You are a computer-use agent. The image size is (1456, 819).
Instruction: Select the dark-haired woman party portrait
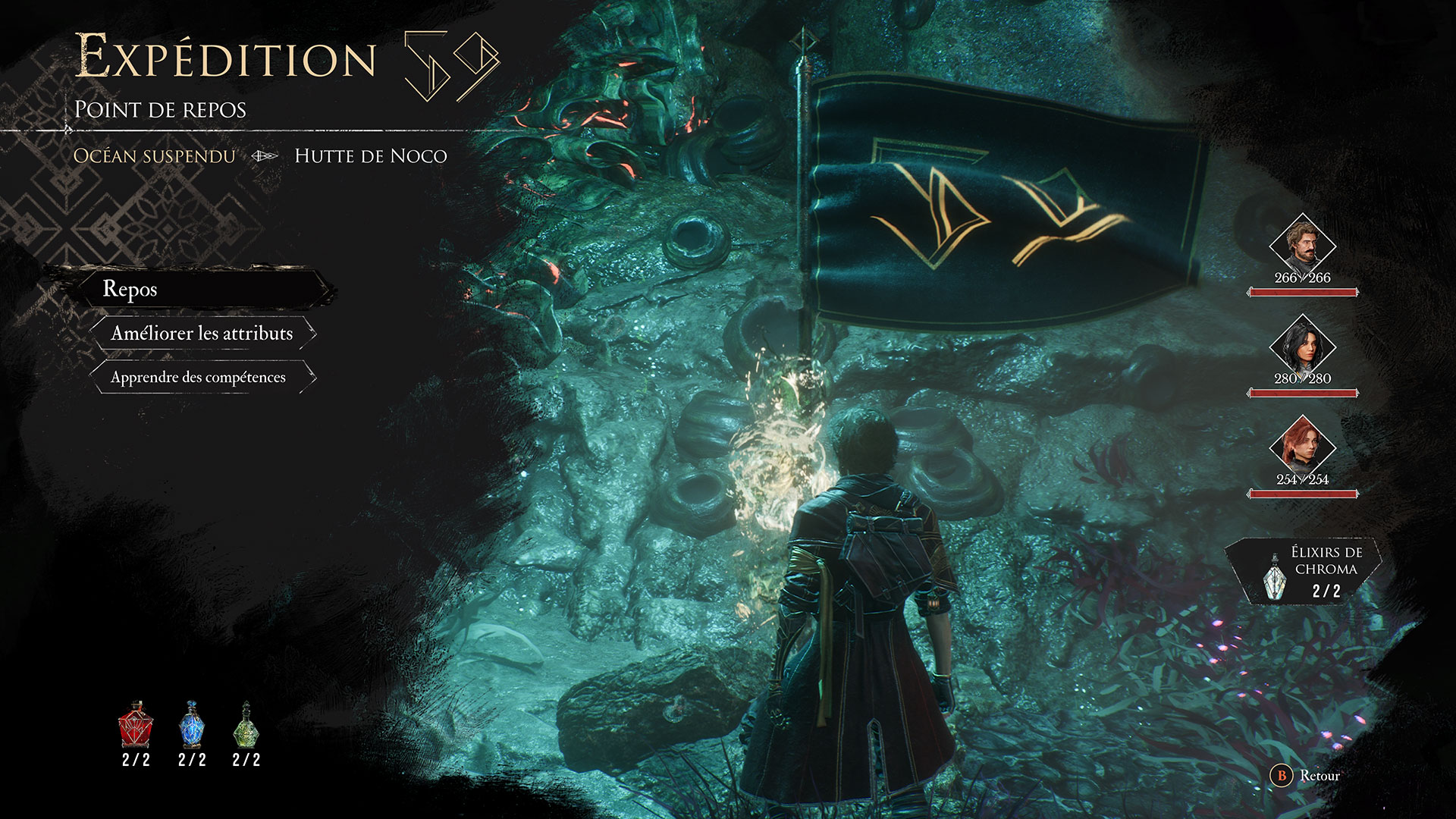pos(1302,345)
